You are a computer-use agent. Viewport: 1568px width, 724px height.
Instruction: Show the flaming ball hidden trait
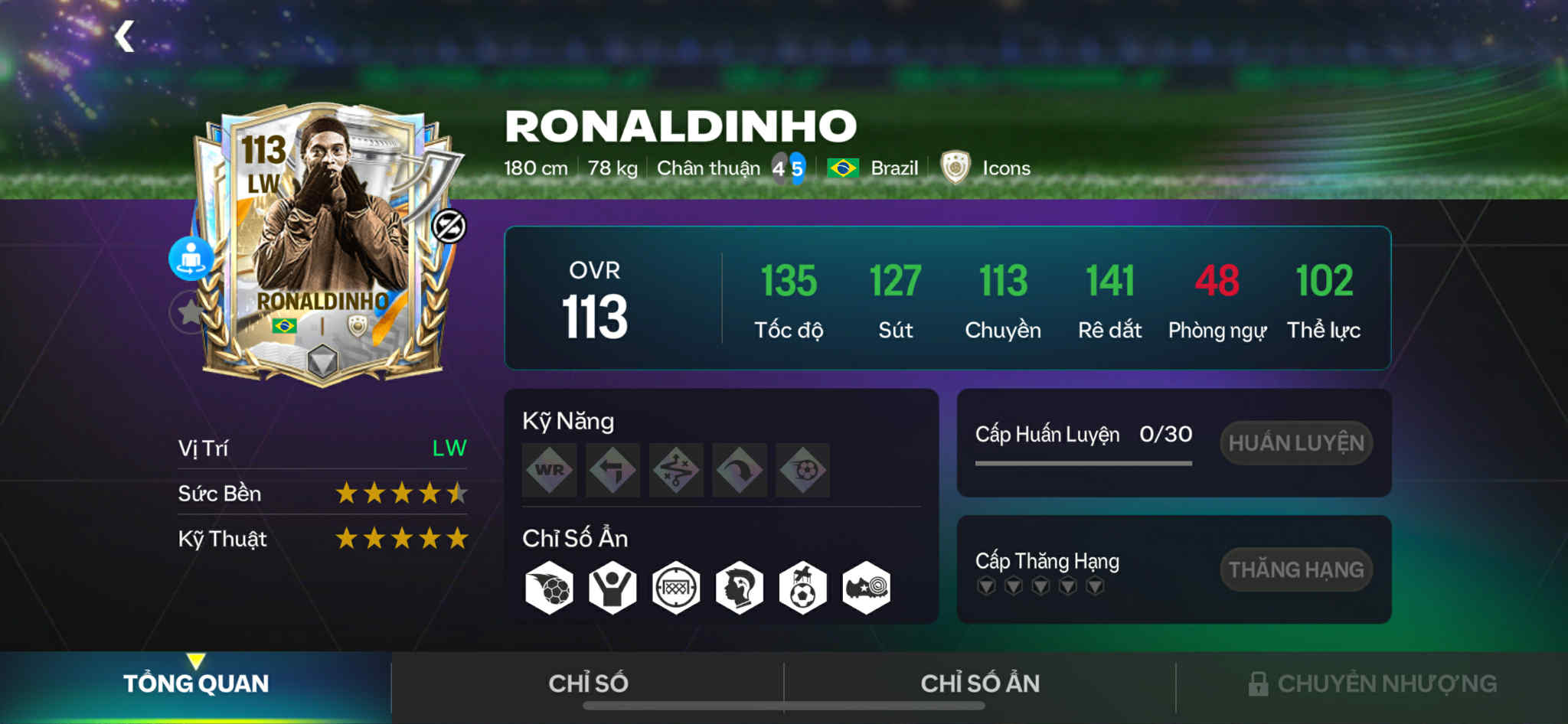549,589
